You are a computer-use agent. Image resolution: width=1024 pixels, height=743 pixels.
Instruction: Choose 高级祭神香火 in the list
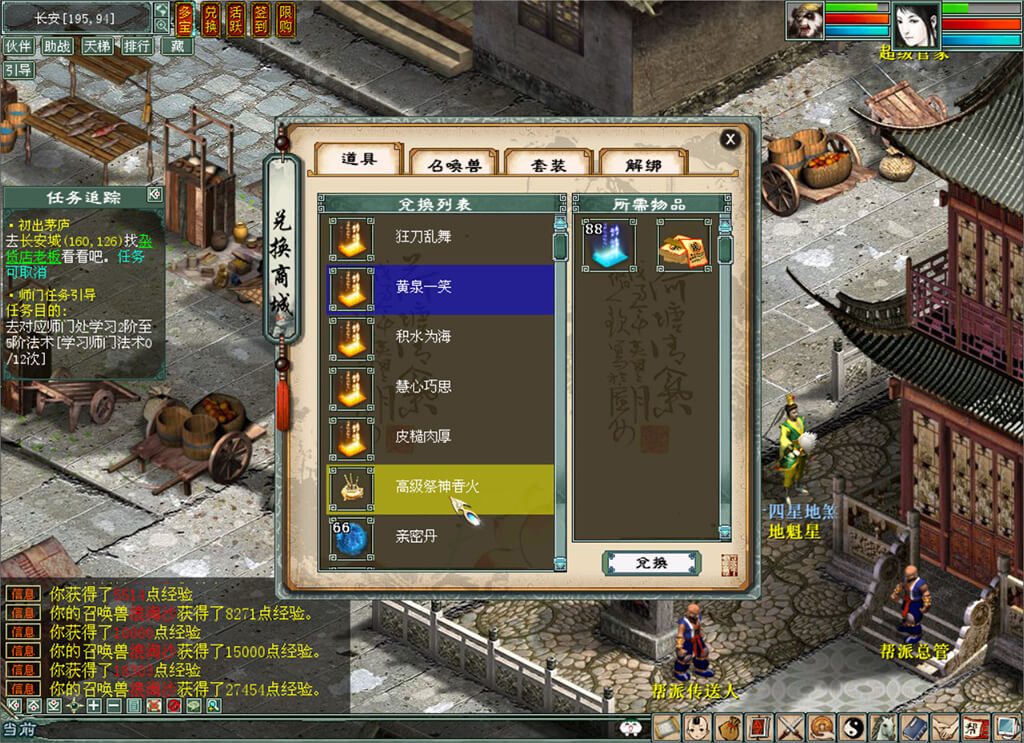coord(442,487)
